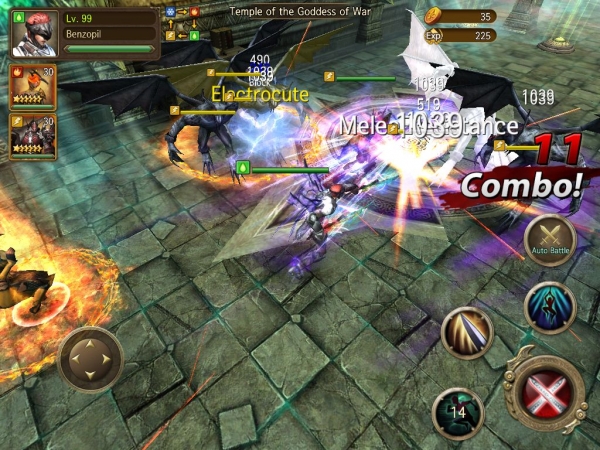Tap the green dash skill on cooldown
The height and width of the screenshot is (450, 600).
(457, 411)
